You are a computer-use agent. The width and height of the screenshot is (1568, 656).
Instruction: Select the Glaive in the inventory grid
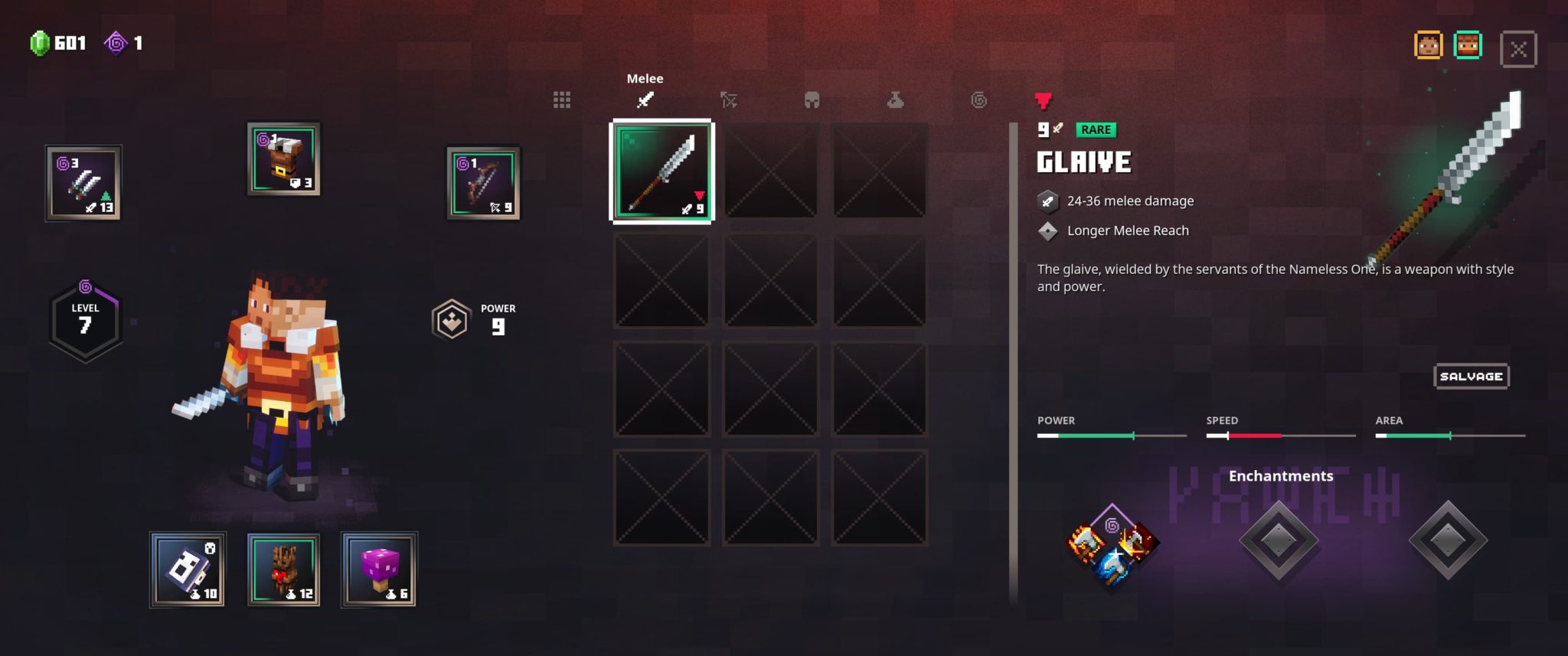[x=661, y=171]
